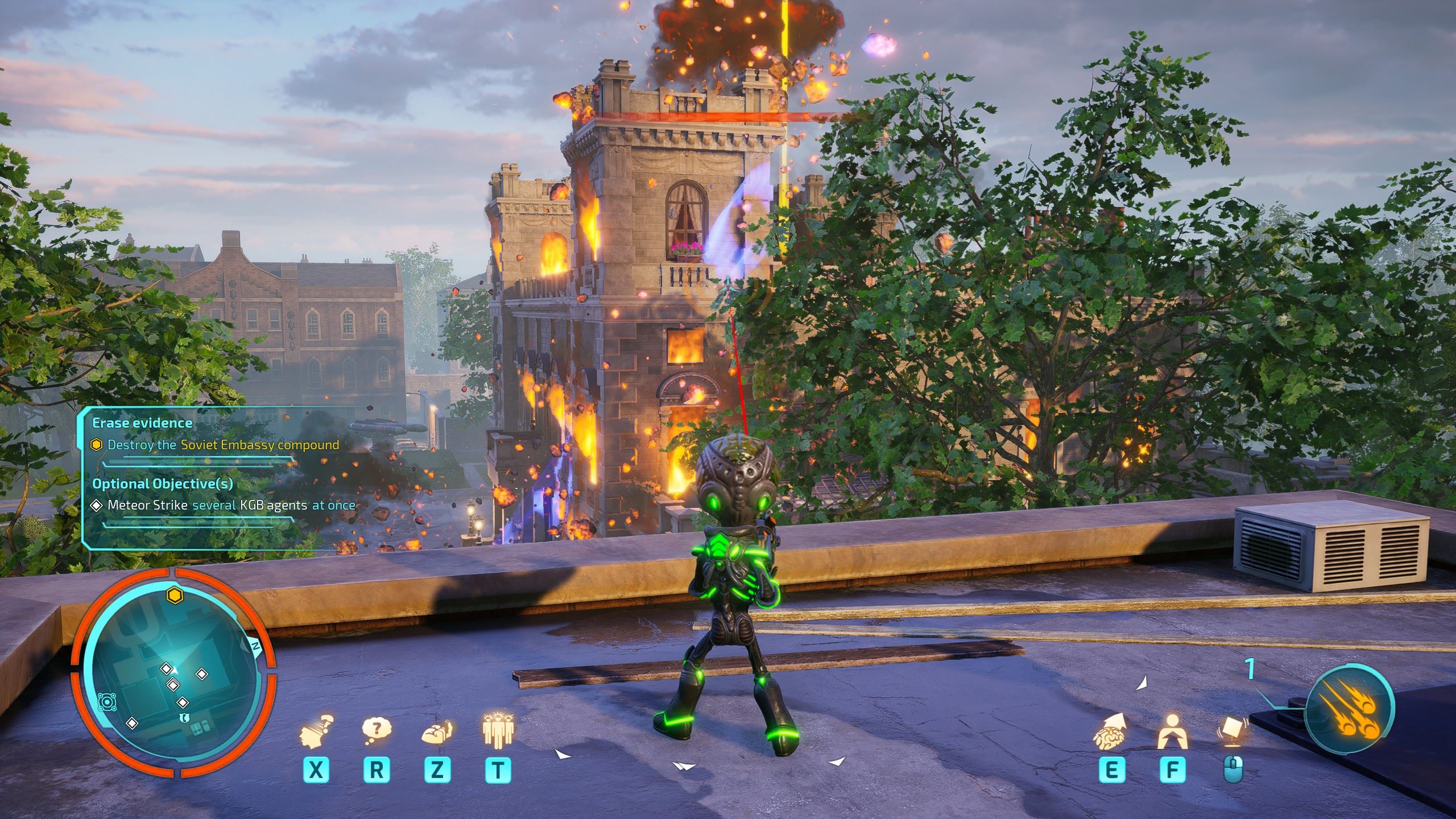Collapse the Erase evidence objective panel
The height and width of the screenshot is (819, 1456).
[142, 423]
